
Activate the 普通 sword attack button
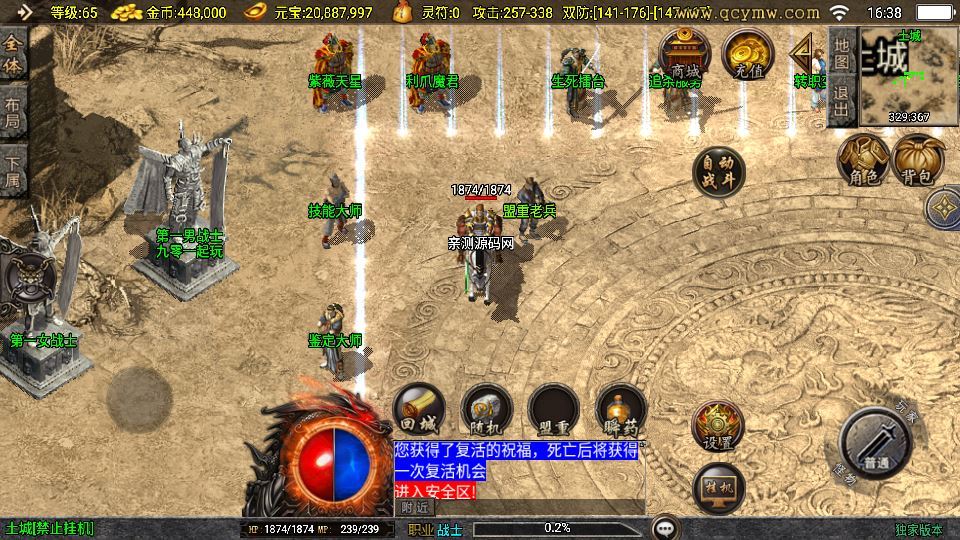[877, 443]
